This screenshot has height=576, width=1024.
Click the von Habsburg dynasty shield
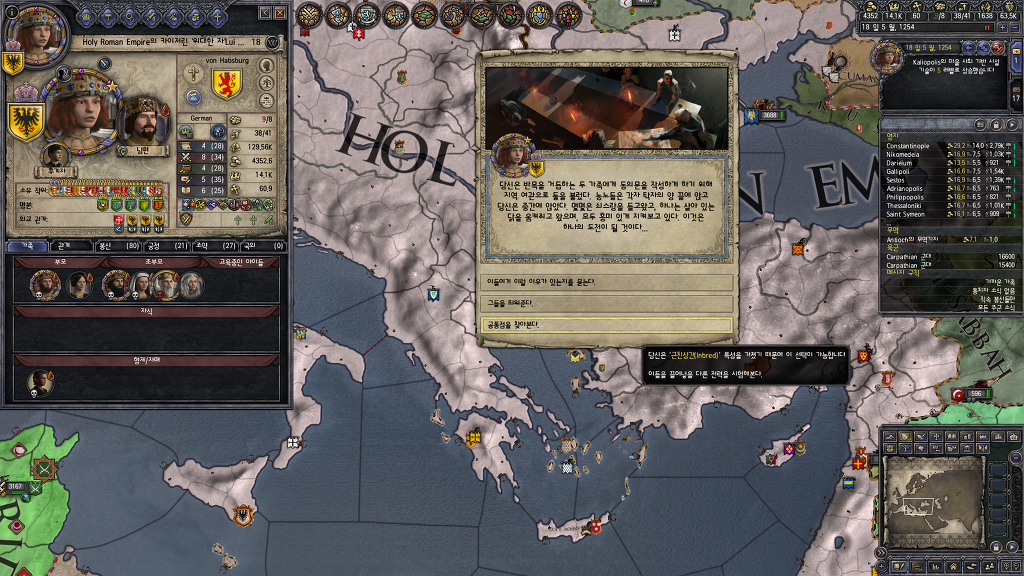(227, 84)
